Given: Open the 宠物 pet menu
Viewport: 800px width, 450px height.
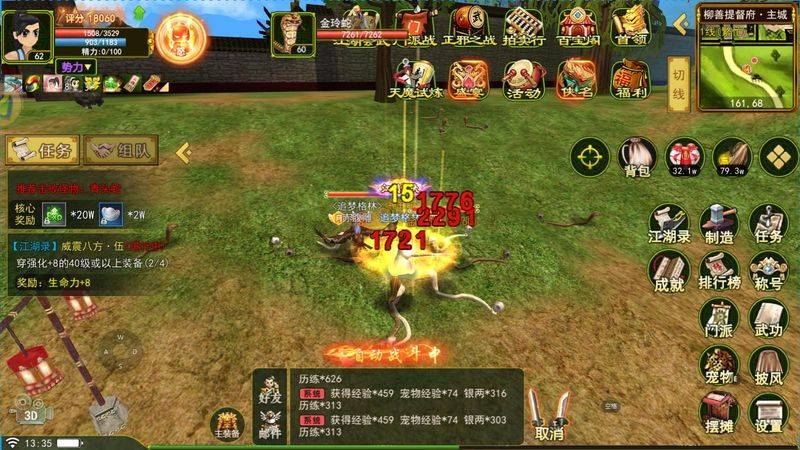Looking at the screenshot, I should coord(718,364).
